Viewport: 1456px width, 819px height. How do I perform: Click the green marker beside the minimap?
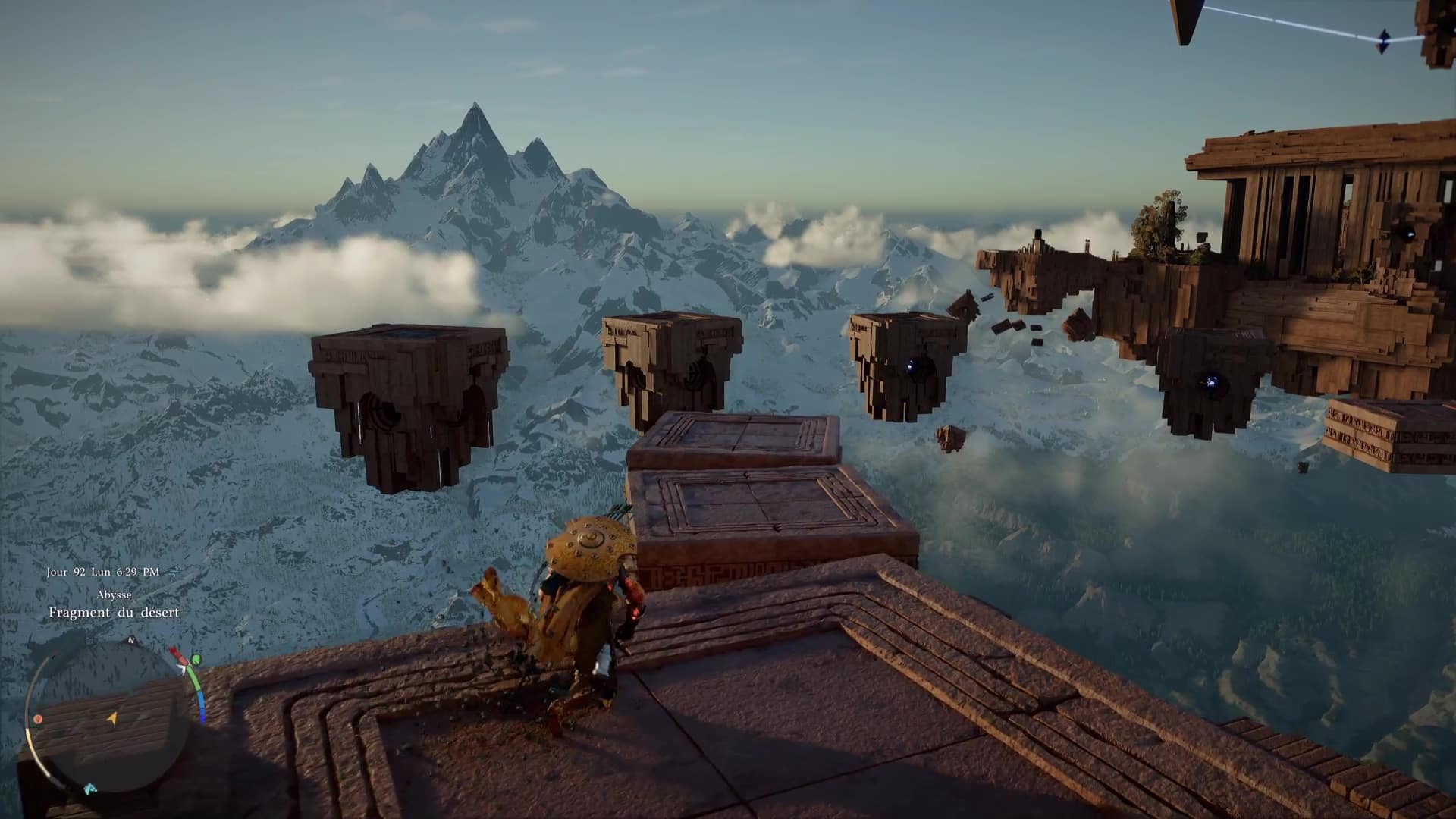pyautogui.click(x=196, y=659)
